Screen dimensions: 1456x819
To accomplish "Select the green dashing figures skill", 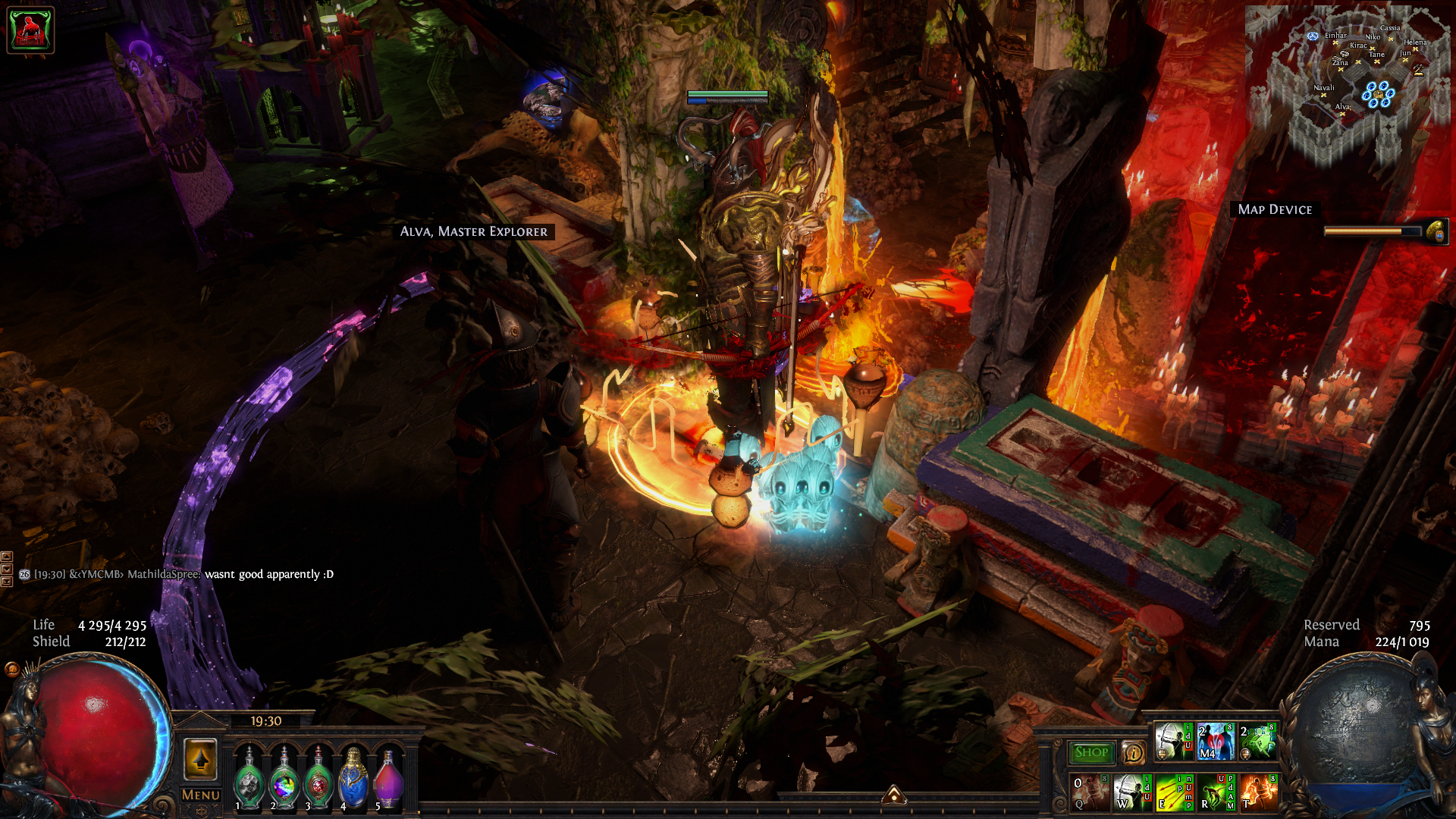I will click(x=1258, y=741).
